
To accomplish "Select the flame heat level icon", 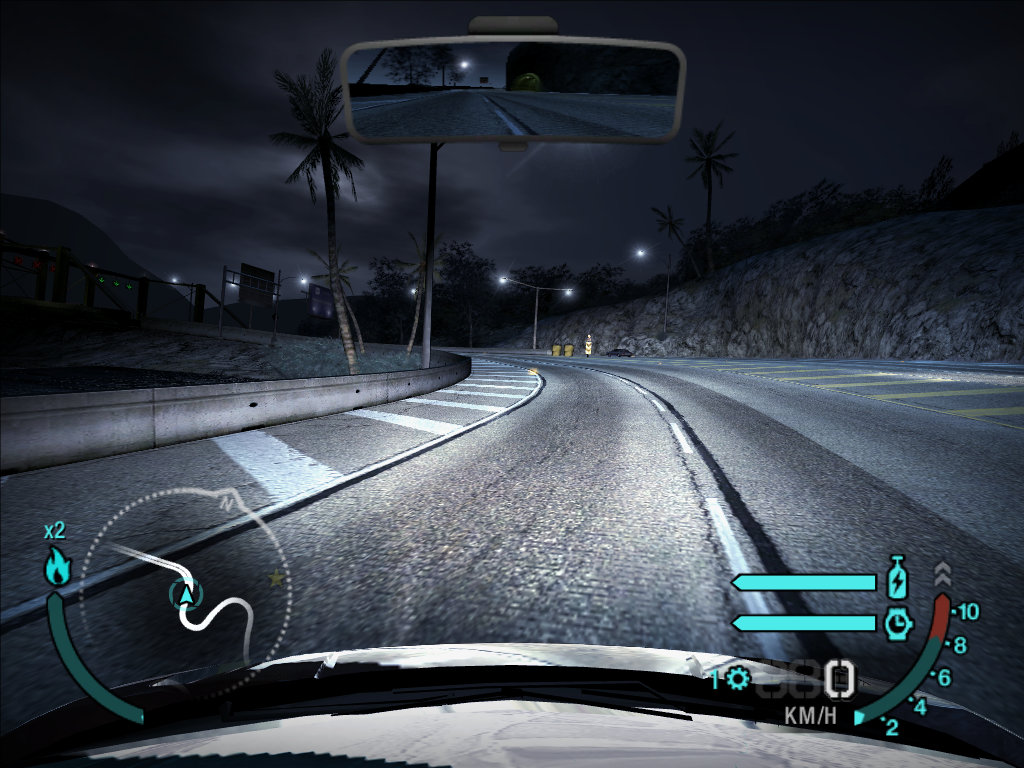I will (x=57, y=568).
